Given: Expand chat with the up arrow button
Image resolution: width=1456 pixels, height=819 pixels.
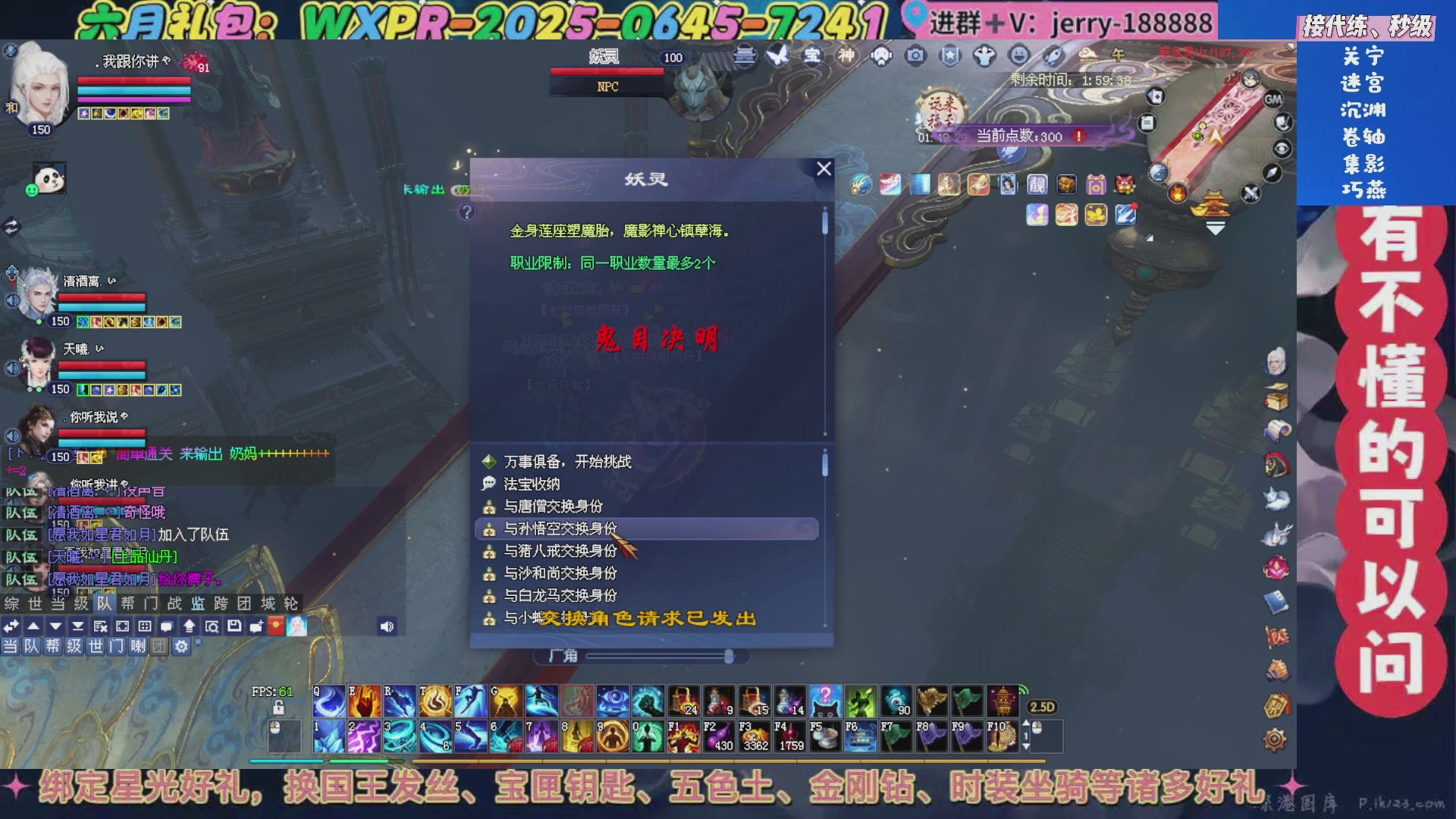Looking at the screenshot, I should [x=33, y=626].
